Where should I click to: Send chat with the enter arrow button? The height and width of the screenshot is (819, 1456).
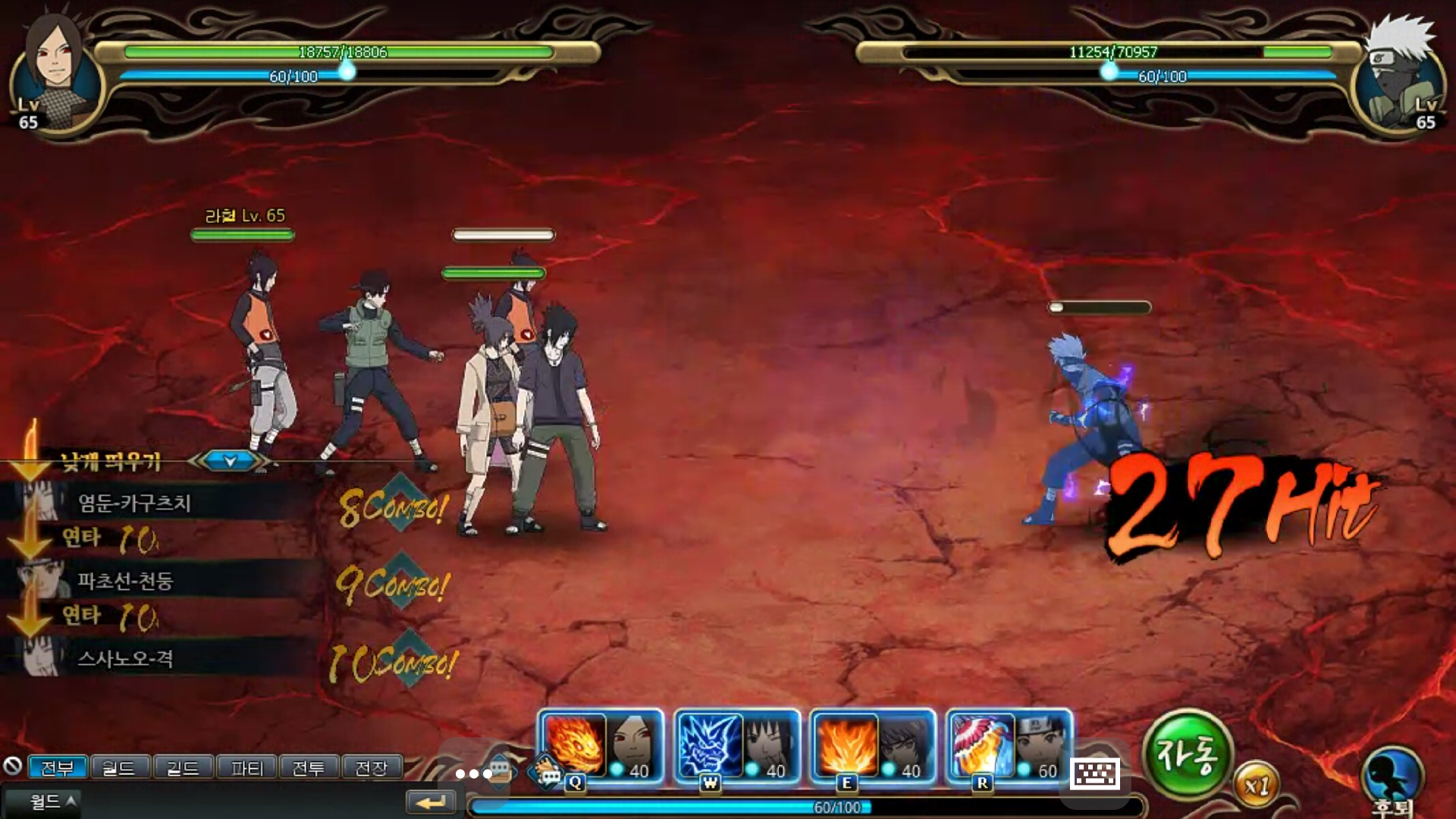pyautogui.click(x=431, y=802)
